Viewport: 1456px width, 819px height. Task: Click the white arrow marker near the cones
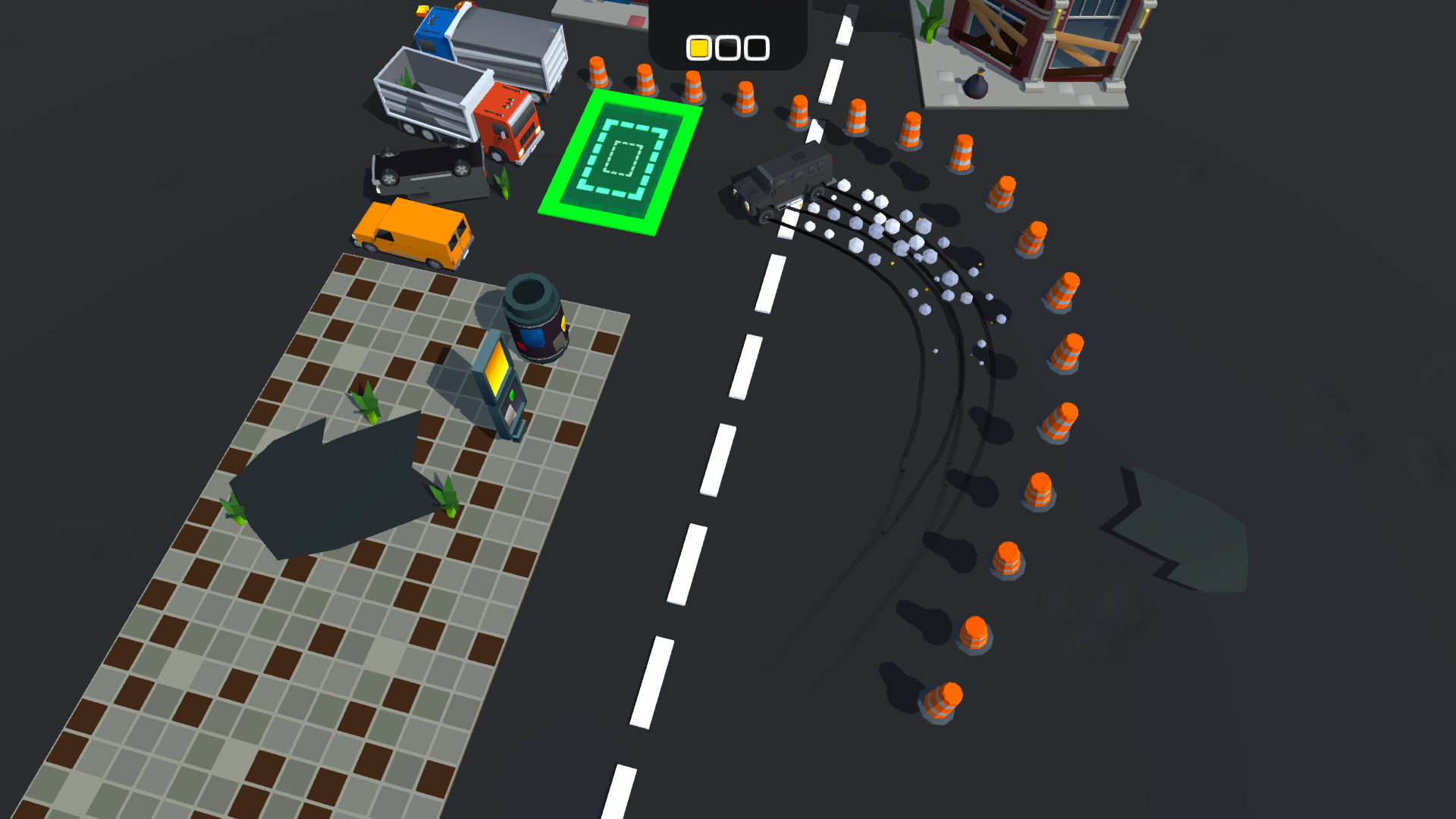(x=814, y=136)
